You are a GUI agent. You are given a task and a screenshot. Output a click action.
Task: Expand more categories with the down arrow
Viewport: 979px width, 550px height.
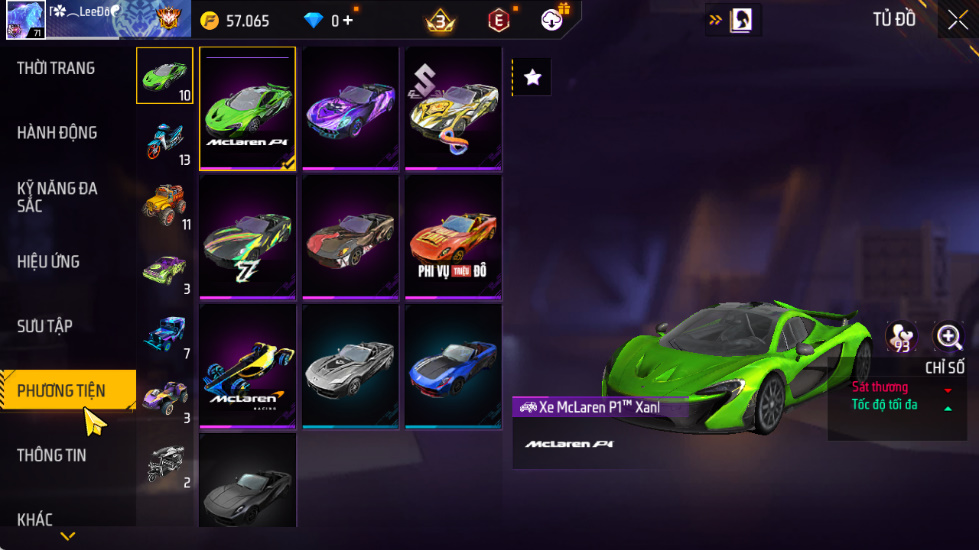coord(68,537)
